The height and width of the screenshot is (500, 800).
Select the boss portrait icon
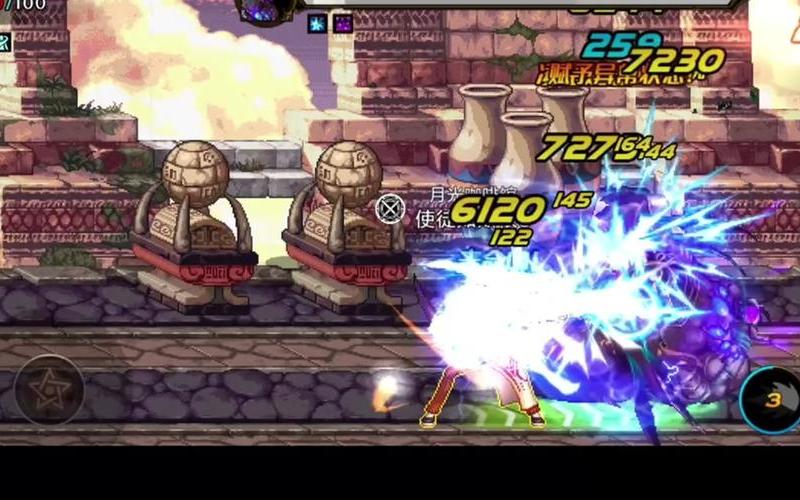[x=267, y=8]
